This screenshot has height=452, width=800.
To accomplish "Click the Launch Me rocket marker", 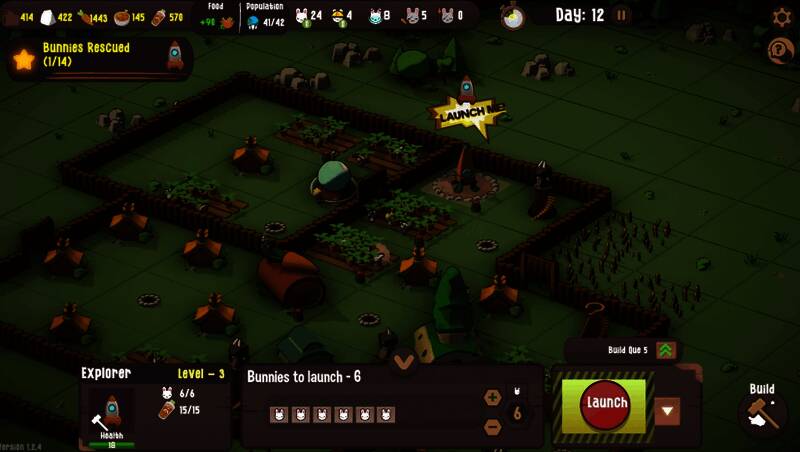I will point(466,110).
